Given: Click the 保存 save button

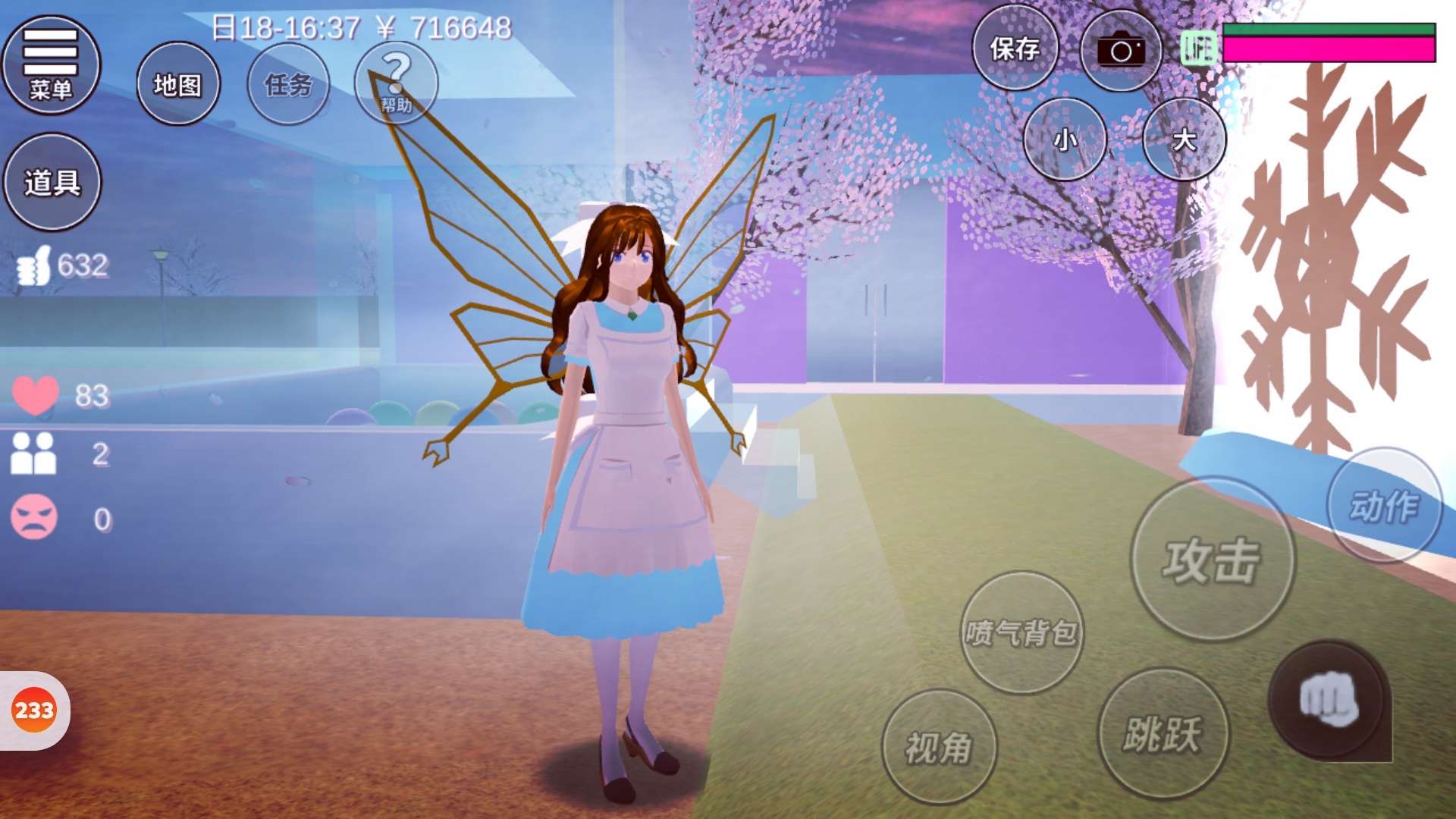Looking at the screenshot, I should [x=1015, y=49].
